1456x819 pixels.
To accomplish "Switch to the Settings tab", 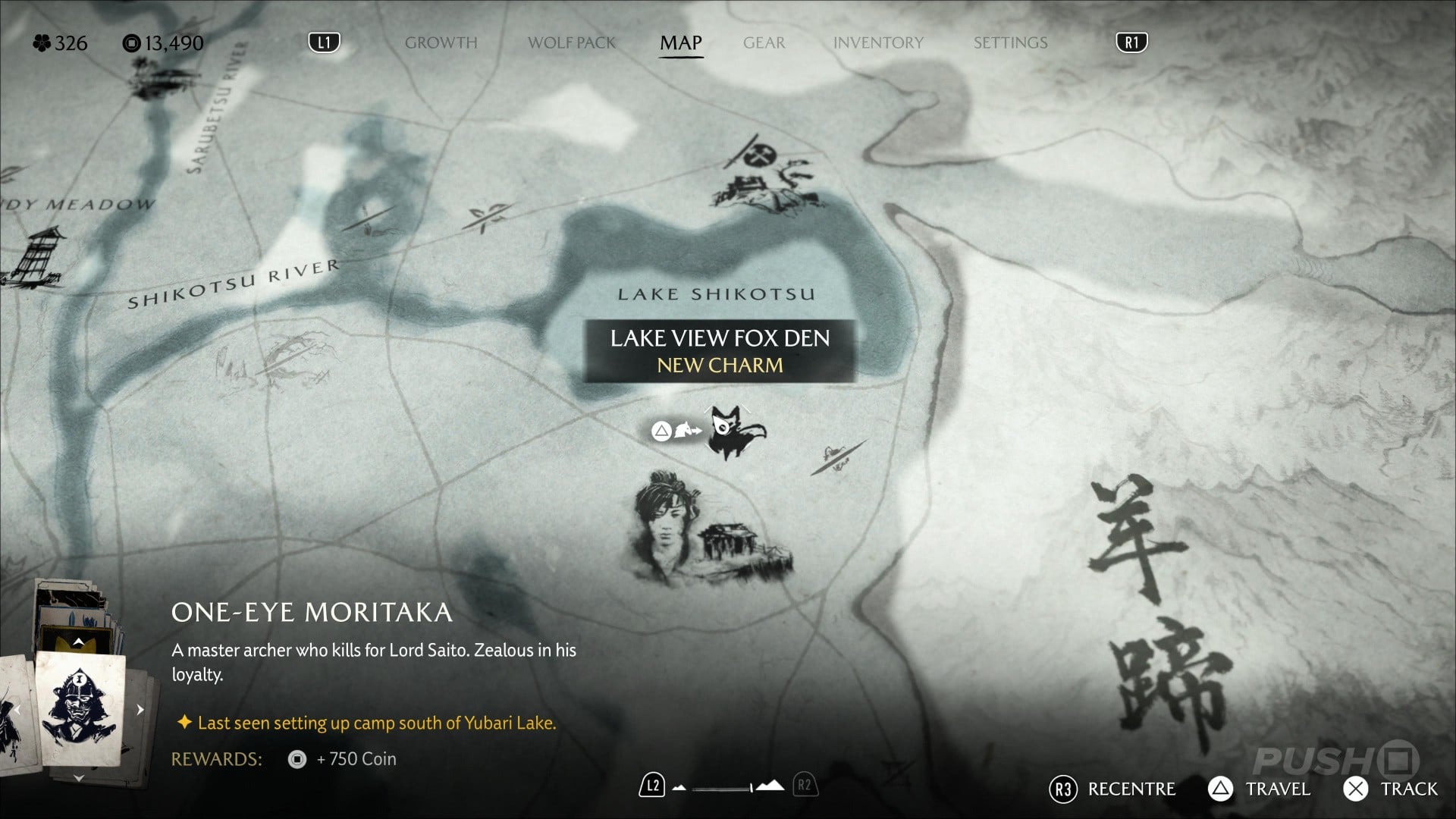I will [1010, 42].
